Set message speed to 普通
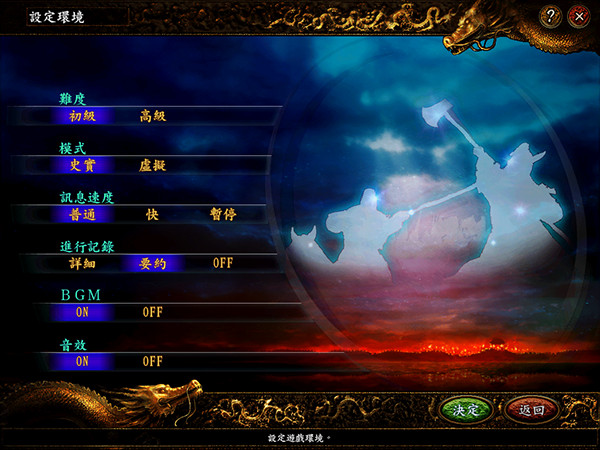This screenshot has height=450, width=600. (x=82, y=214)
